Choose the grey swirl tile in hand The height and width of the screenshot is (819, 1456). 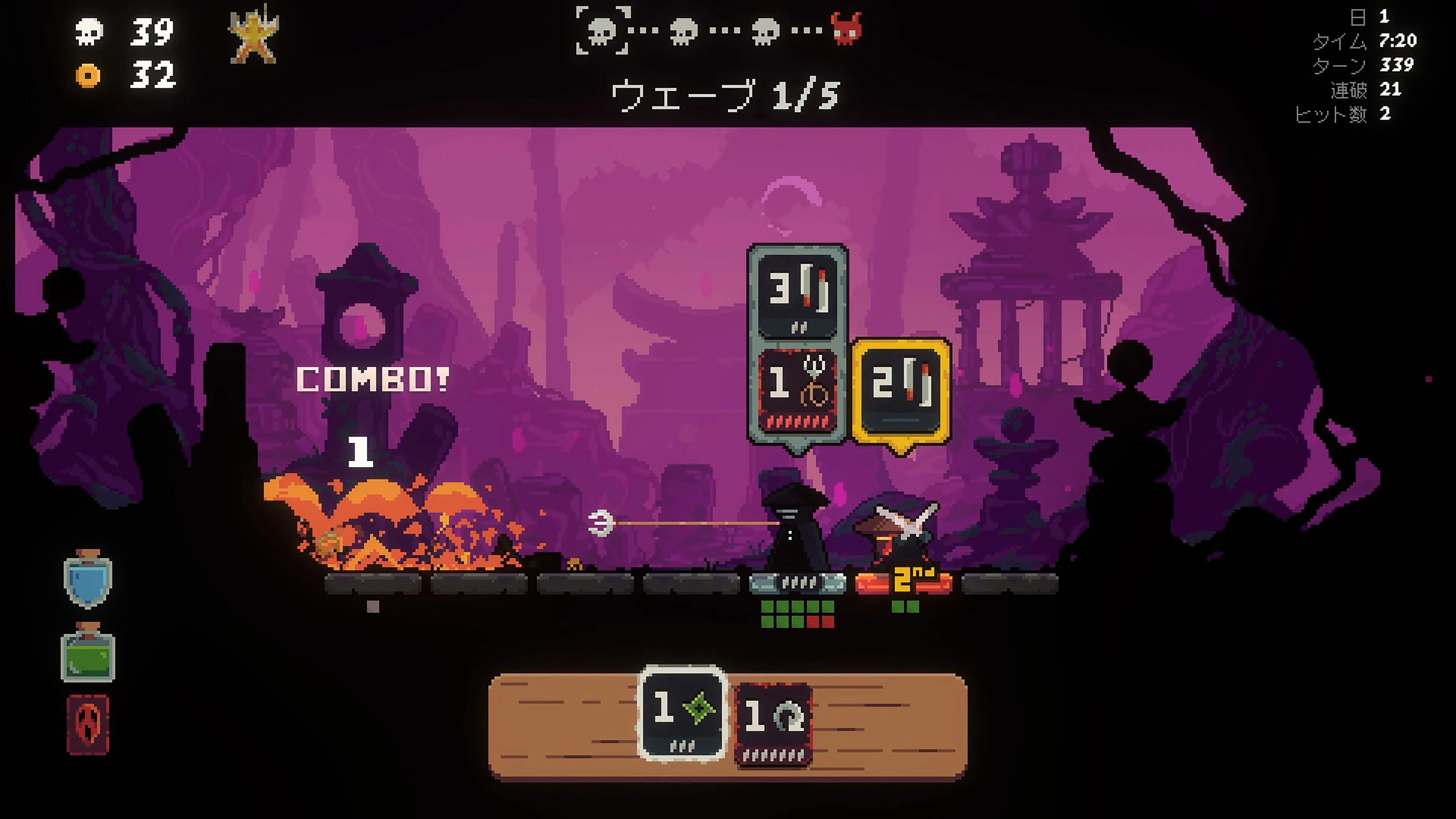point(773,723)
